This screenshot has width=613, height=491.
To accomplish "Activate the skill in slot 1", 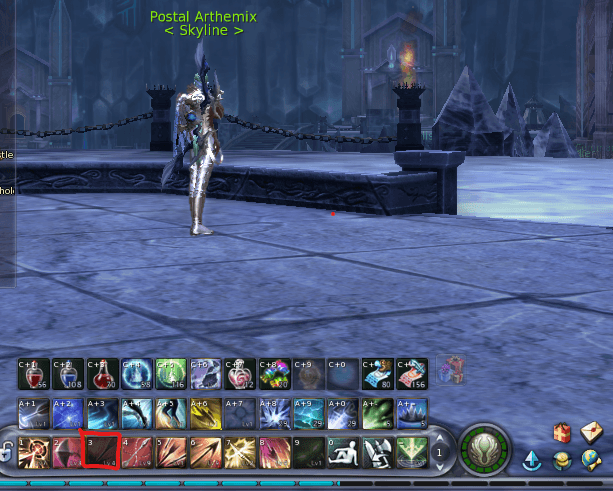I will (x=33, y=453).
